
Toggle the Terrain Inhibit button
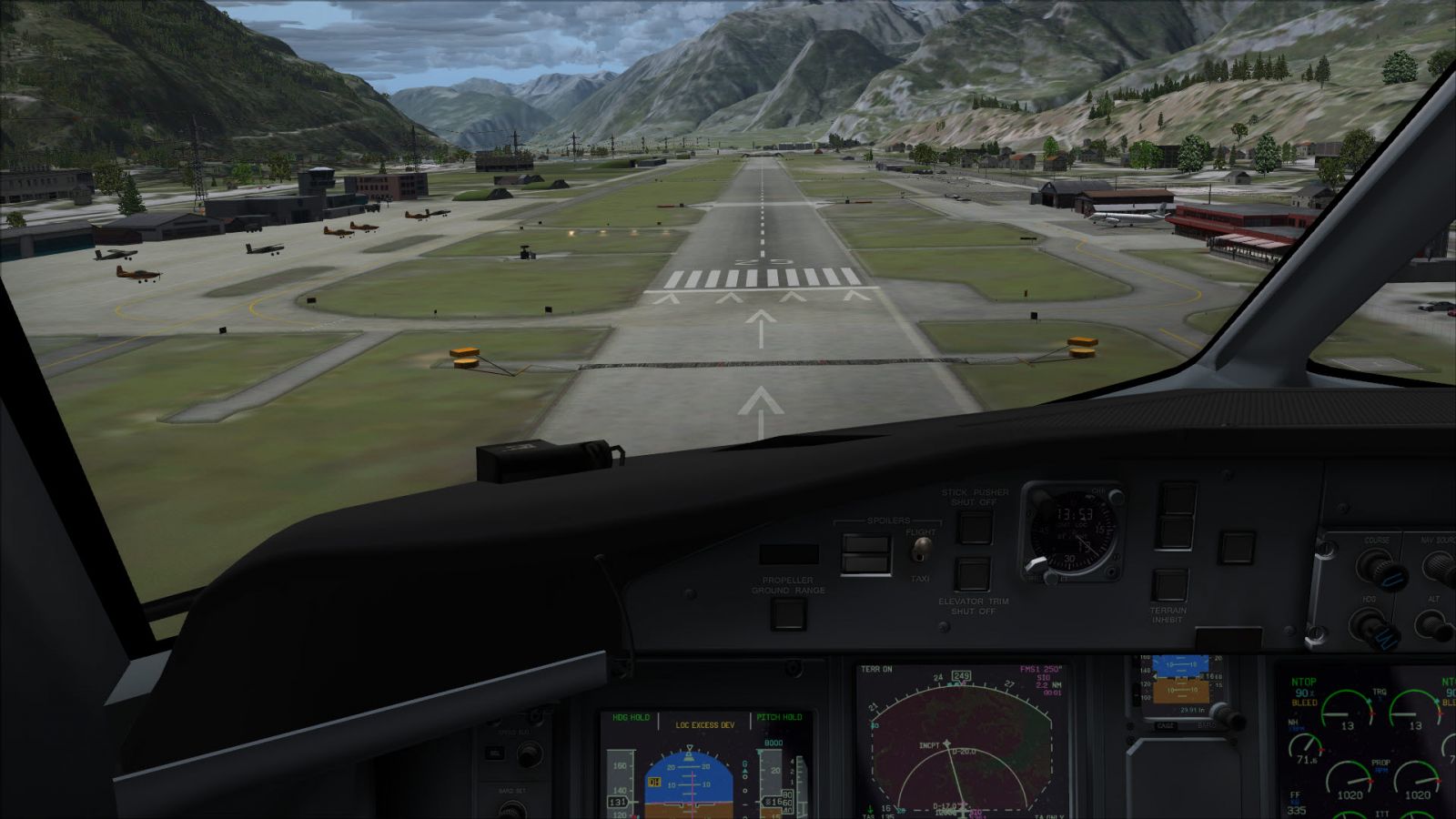point(1168,585)
